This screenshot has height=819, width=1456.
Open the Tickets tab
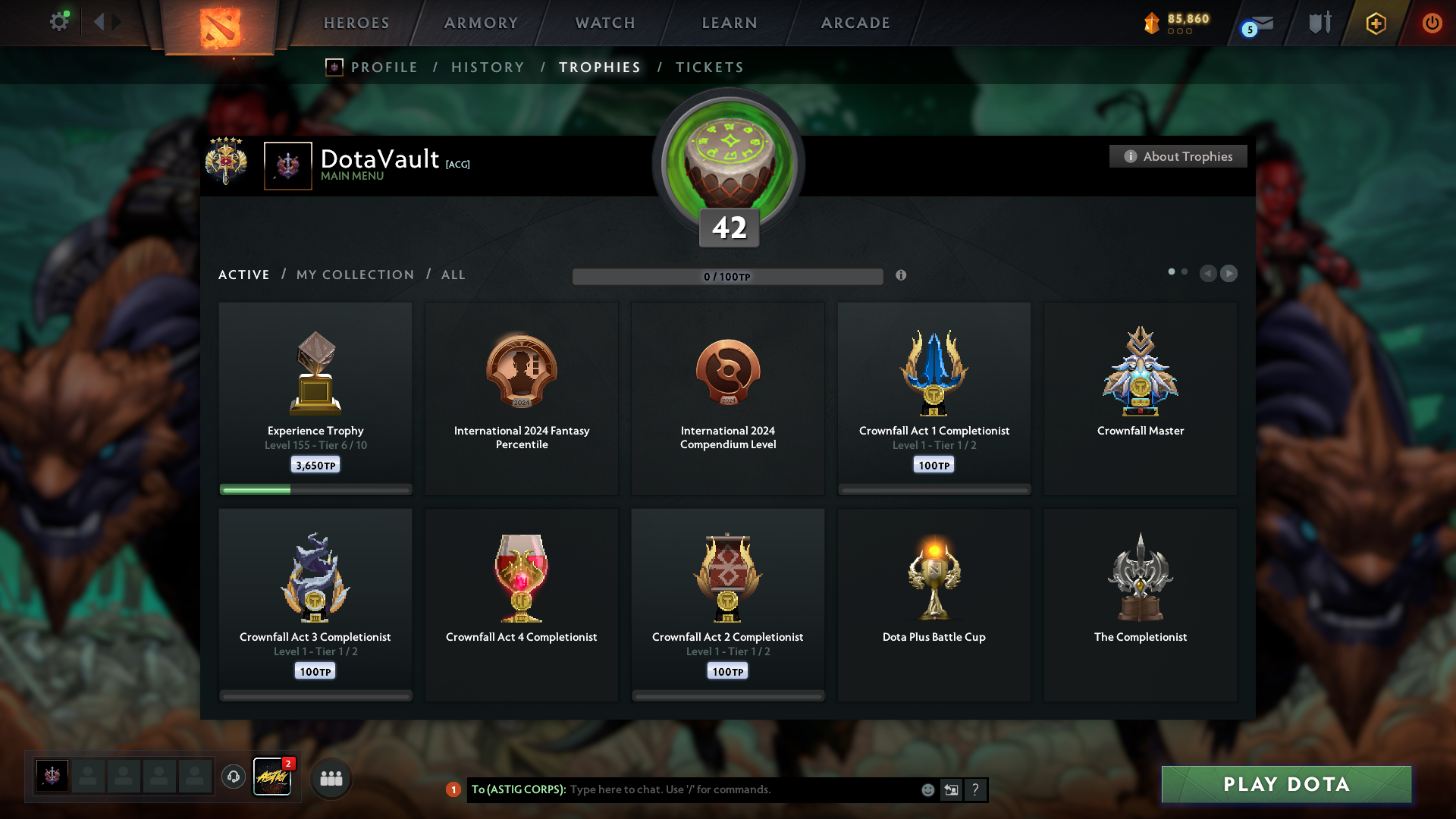tap(709, 67)
